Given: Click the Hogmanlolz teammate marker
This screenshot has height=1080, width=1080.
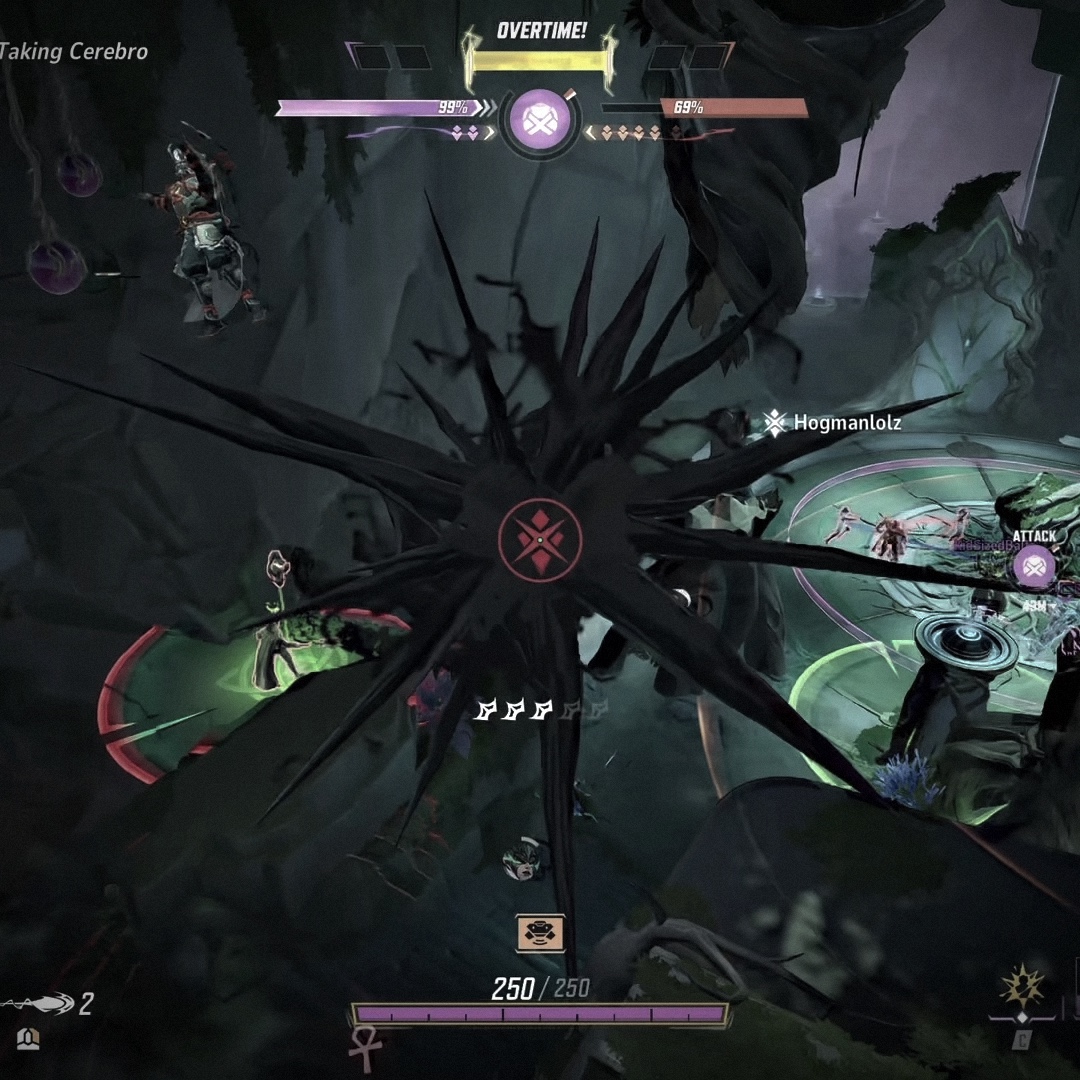Looking at the screenshot, I should (775, 423).
